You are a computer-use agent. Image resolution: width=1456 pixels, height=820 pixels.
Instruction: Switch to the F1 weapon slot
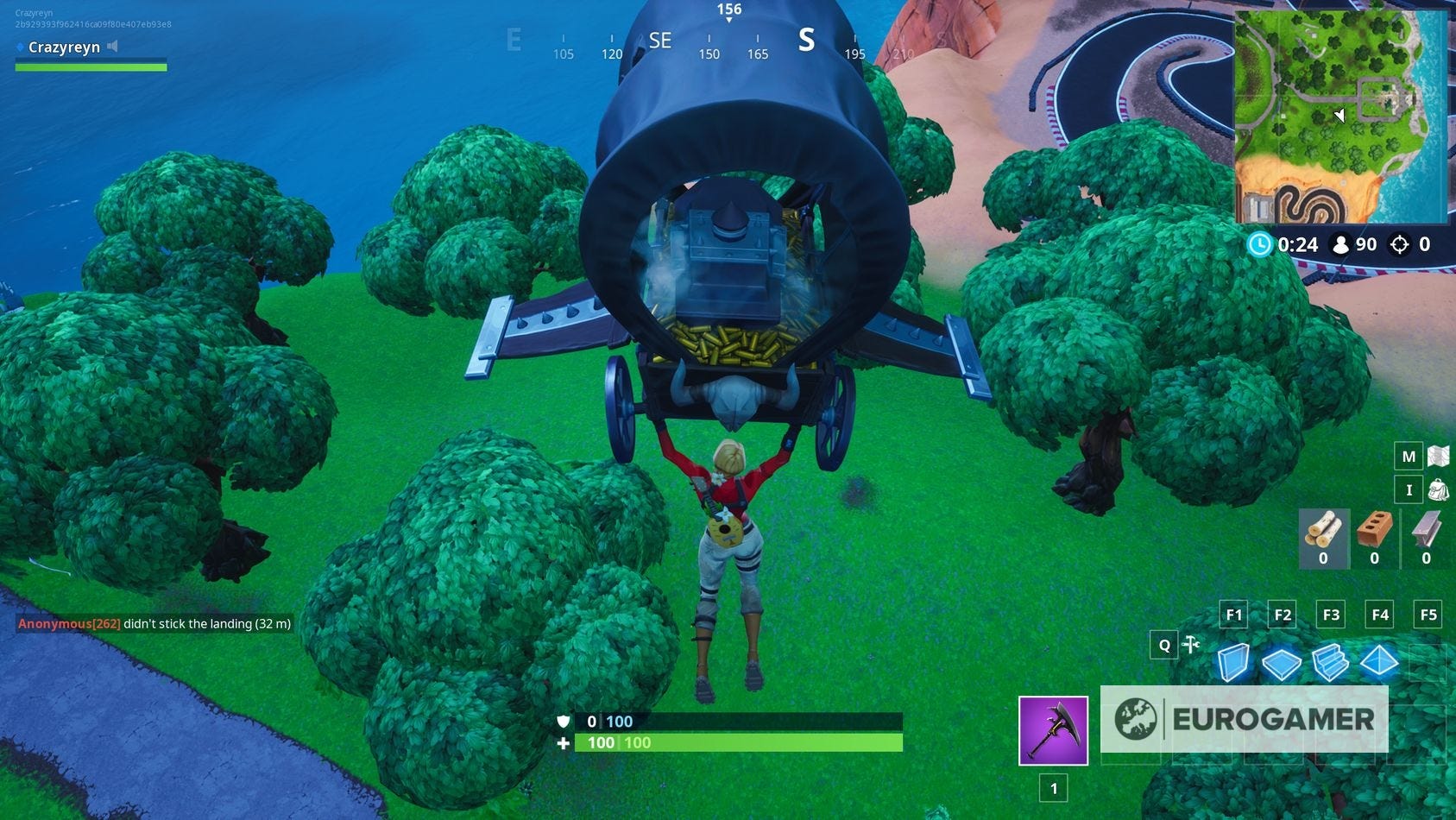pyautogui.click(x=1233, y=615)
